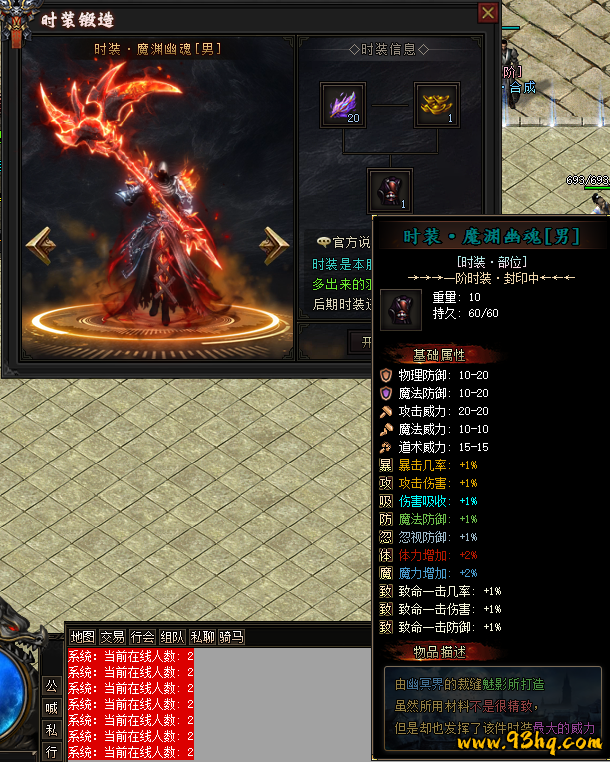This screenshot has width=610, height=762.
Task: Select the 私 whisper channel button
Action: pos(51,730)
